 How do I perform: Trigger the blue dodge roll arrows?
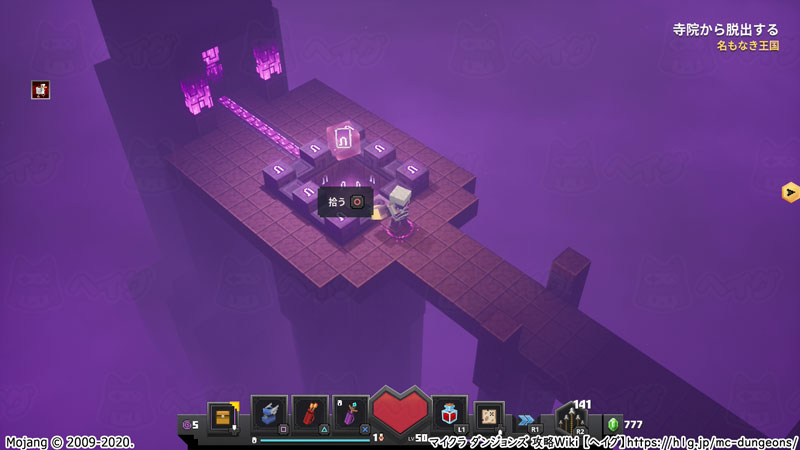click(527, 420)
